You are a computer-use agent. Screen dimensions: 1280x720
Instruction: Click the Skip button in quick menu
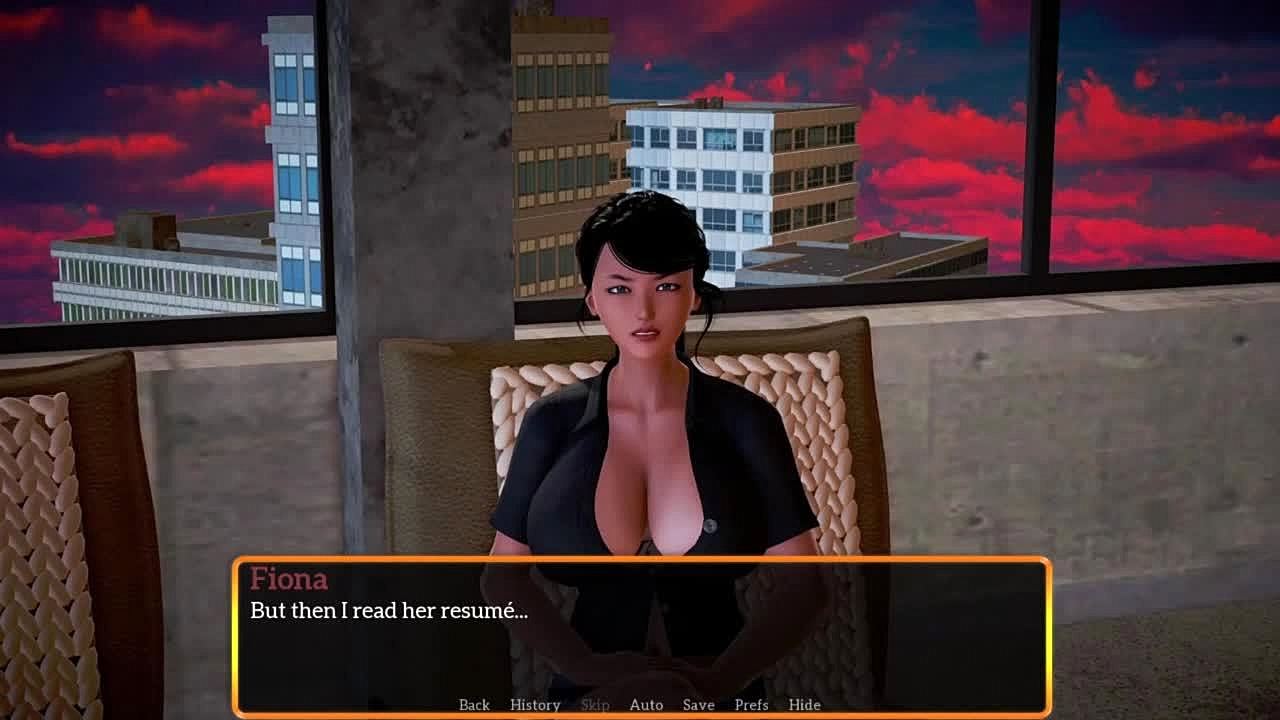[x=595, y=705]
